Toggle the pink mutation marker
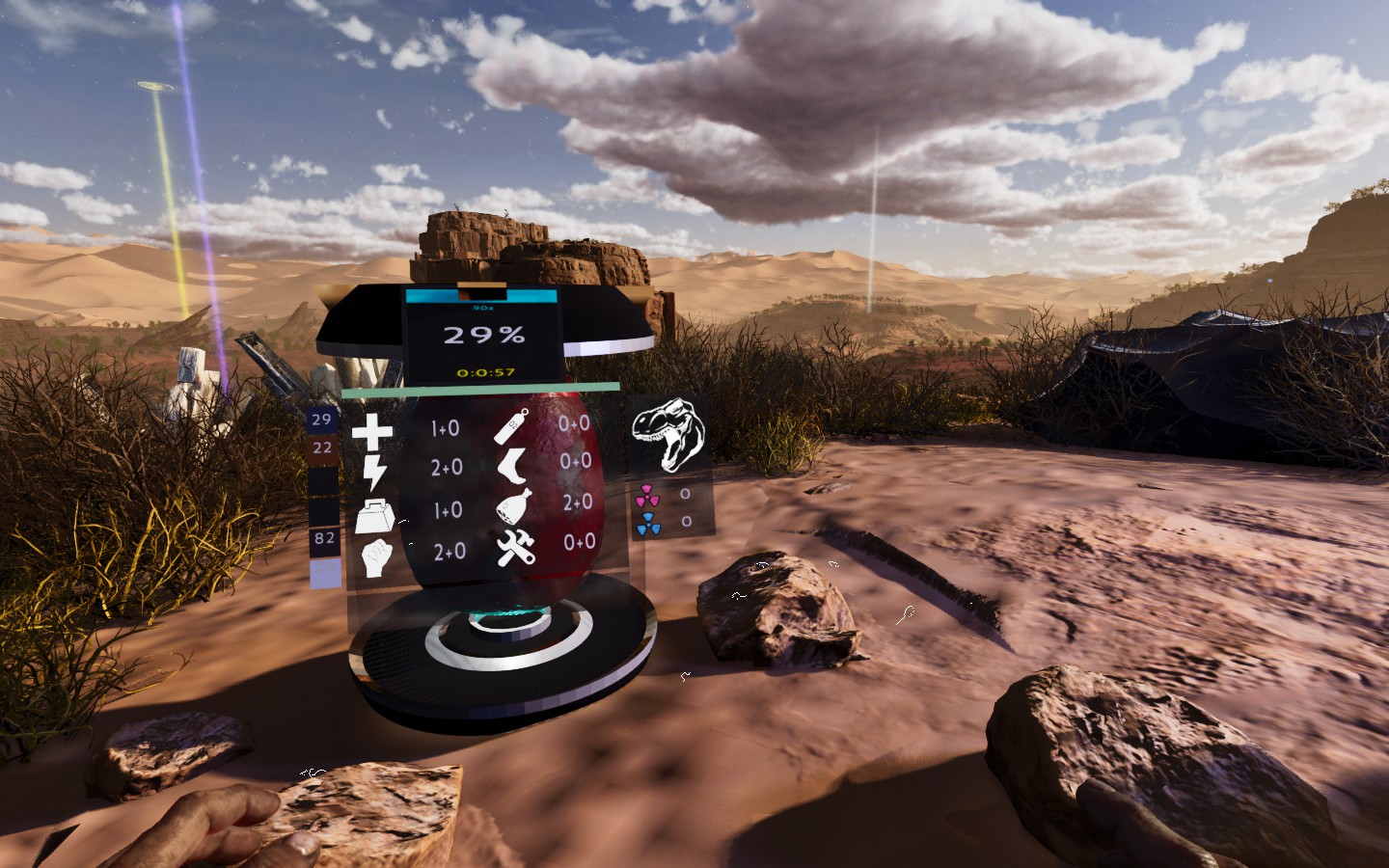This screenshot has height=868, width=1389. 648,496
